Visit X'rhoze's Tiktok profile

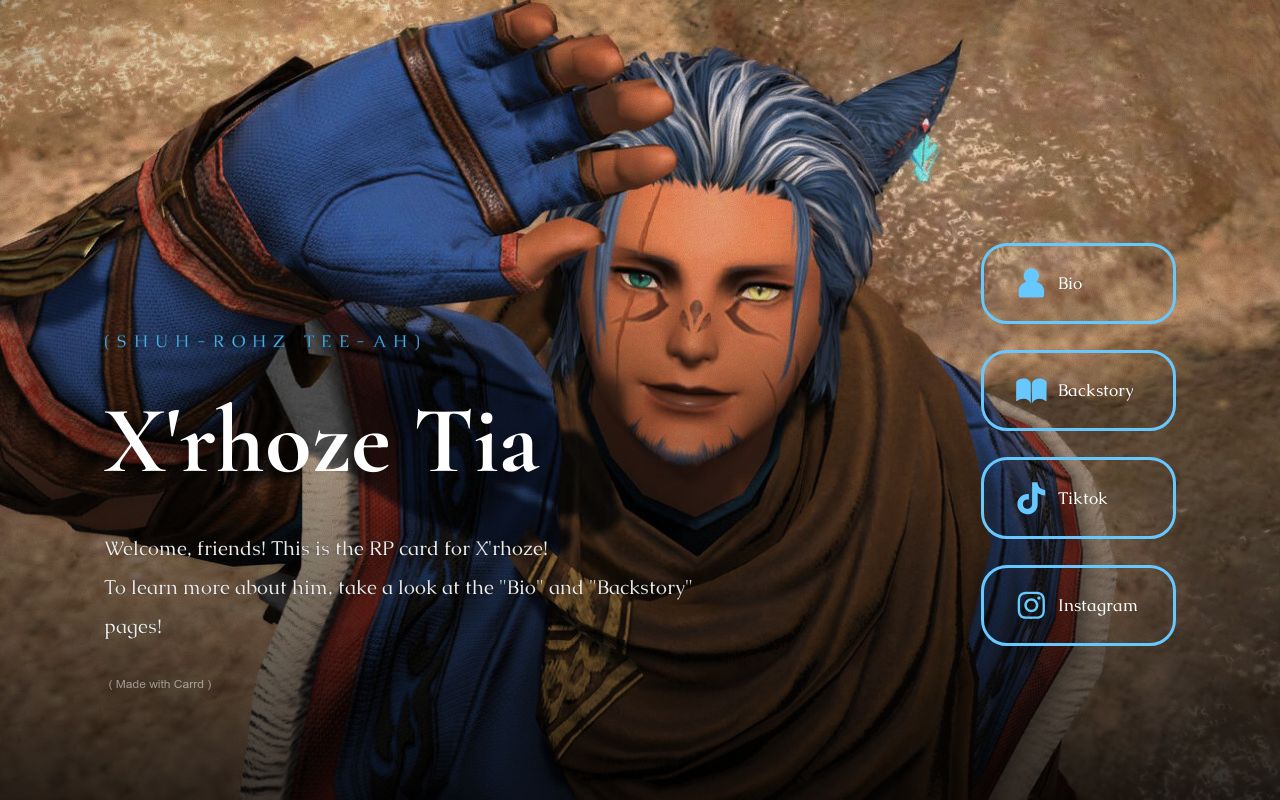point(1080,498)
